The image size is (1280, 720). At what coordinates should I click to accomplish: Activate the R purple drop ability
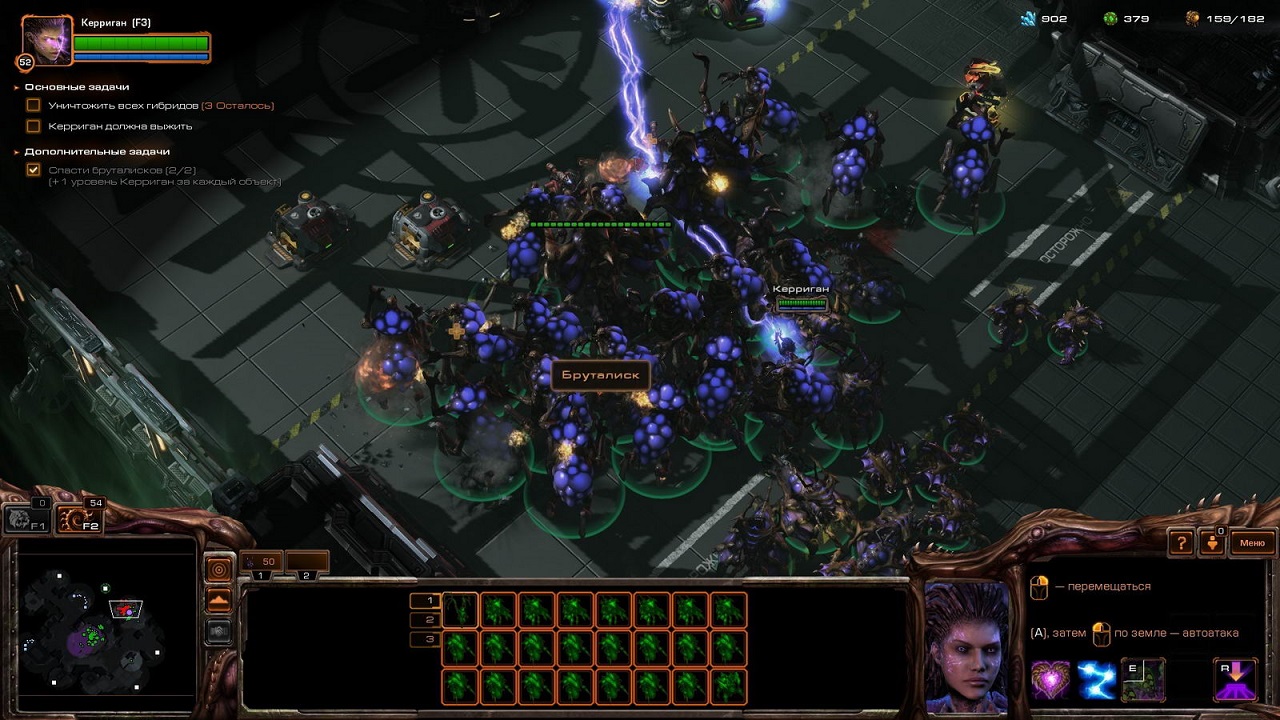(1235, 680)
